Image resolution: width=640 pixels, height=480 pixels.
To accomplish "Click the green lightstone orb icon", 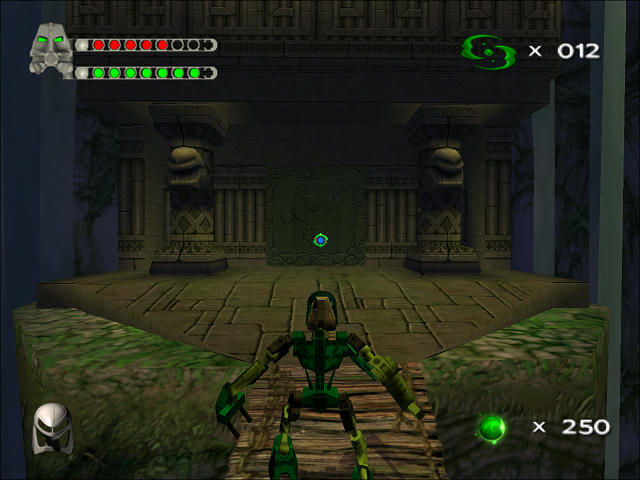I will 490,428.
